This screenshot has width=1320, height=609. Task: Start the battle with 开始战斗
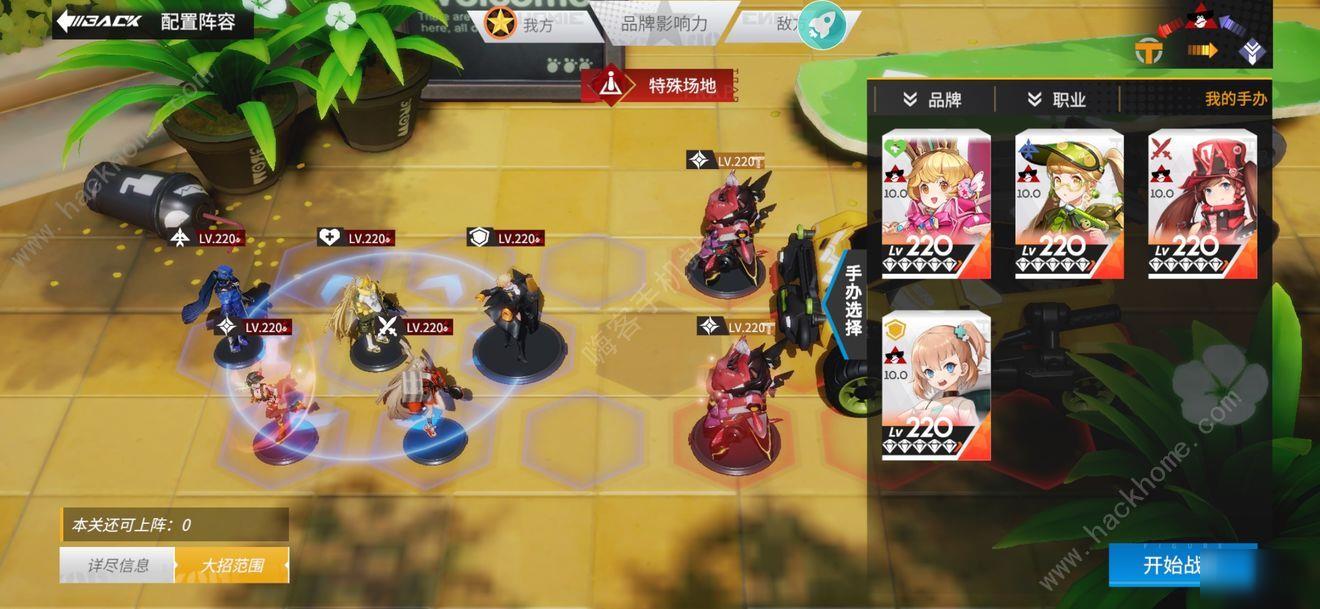1182,565
